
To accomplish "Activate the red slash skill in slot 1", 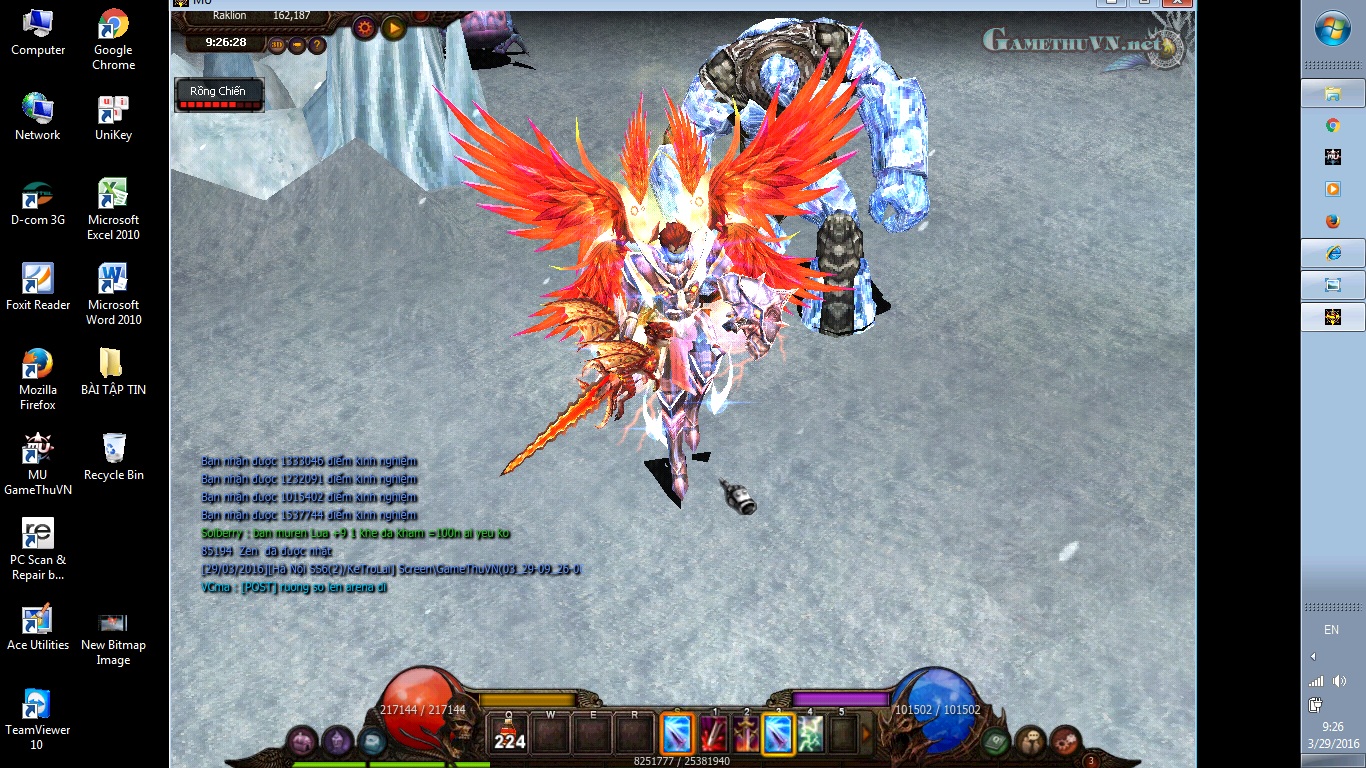I will 713,735.
